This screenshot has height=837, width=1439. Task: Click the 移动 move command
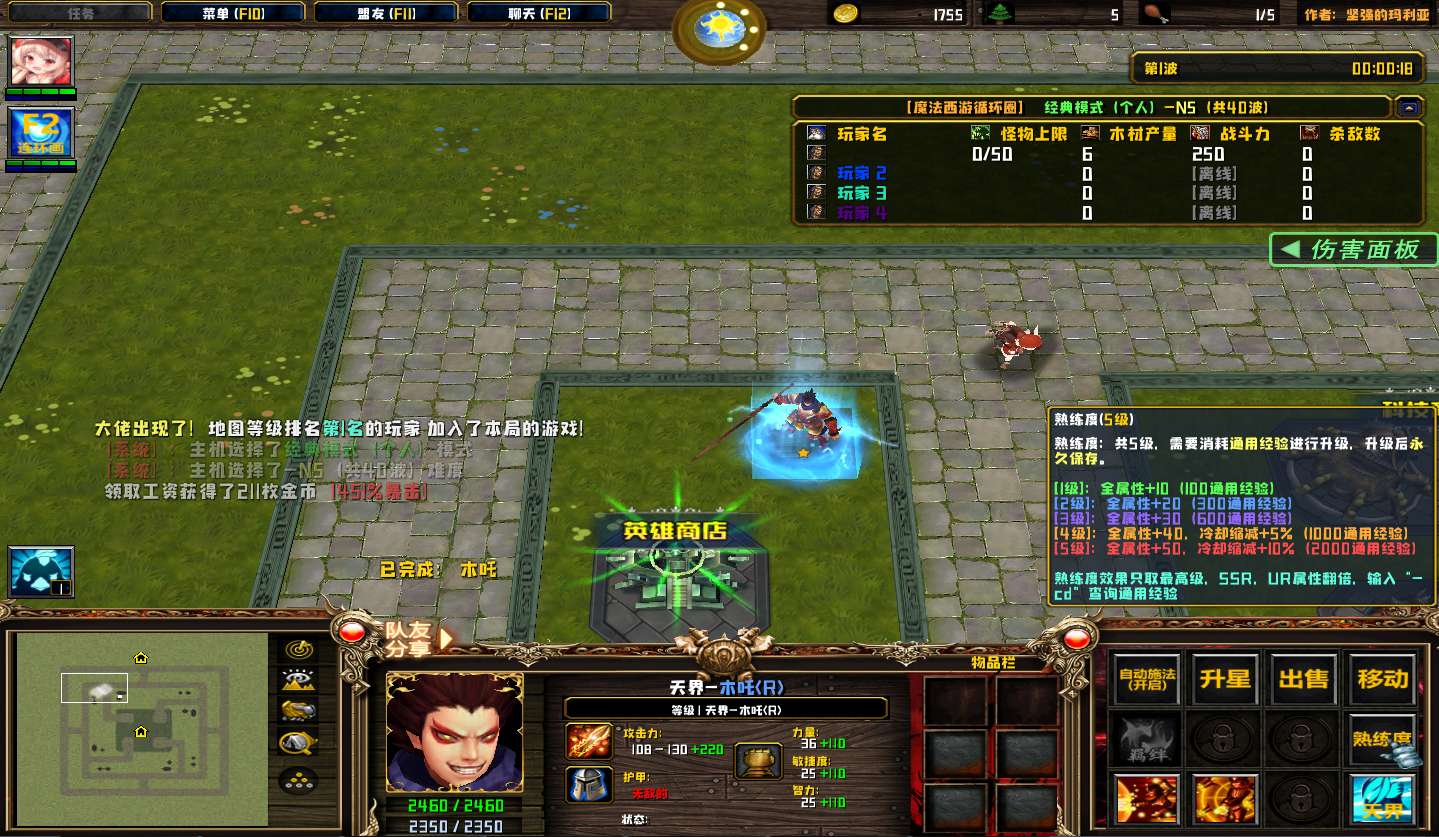click(x=1383, y=680)
